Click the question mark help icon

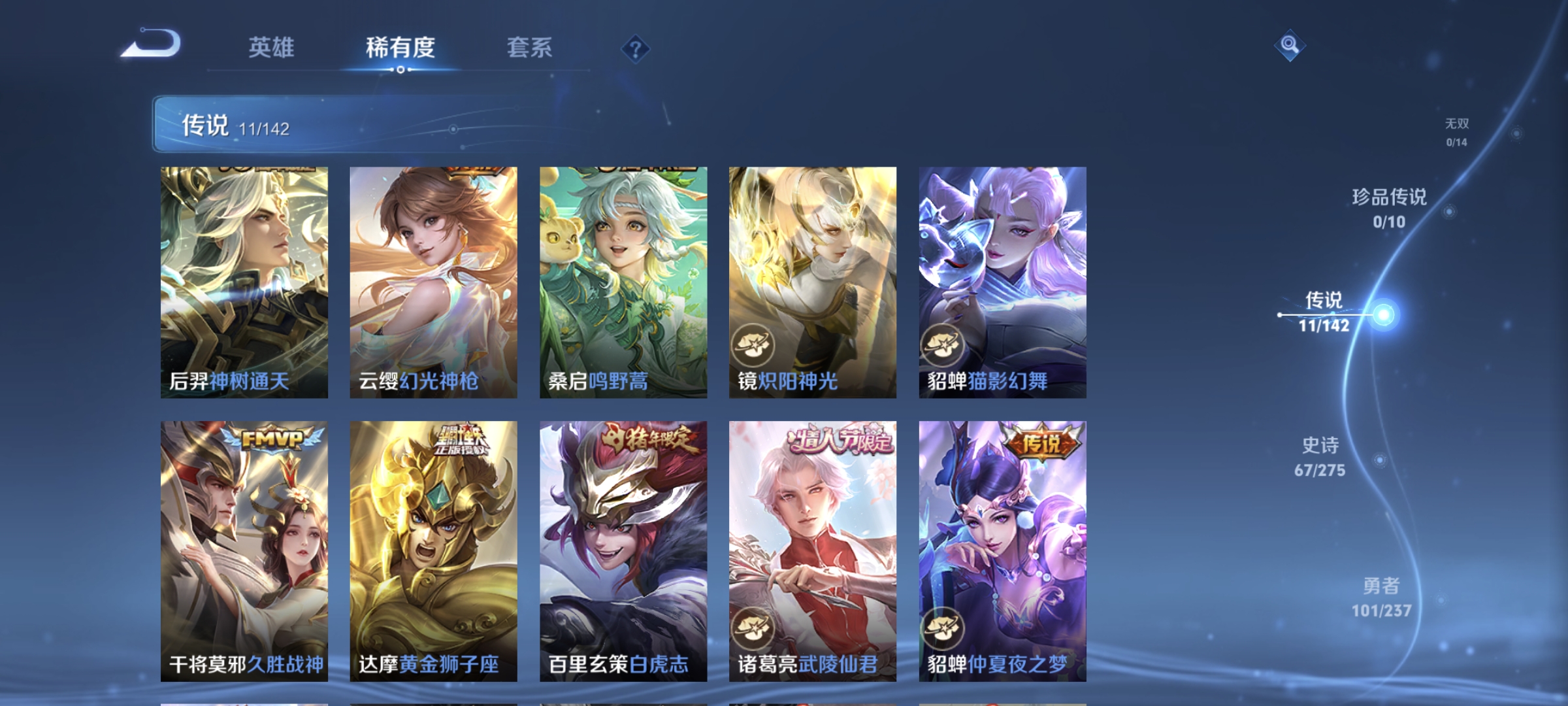(635, 49)
